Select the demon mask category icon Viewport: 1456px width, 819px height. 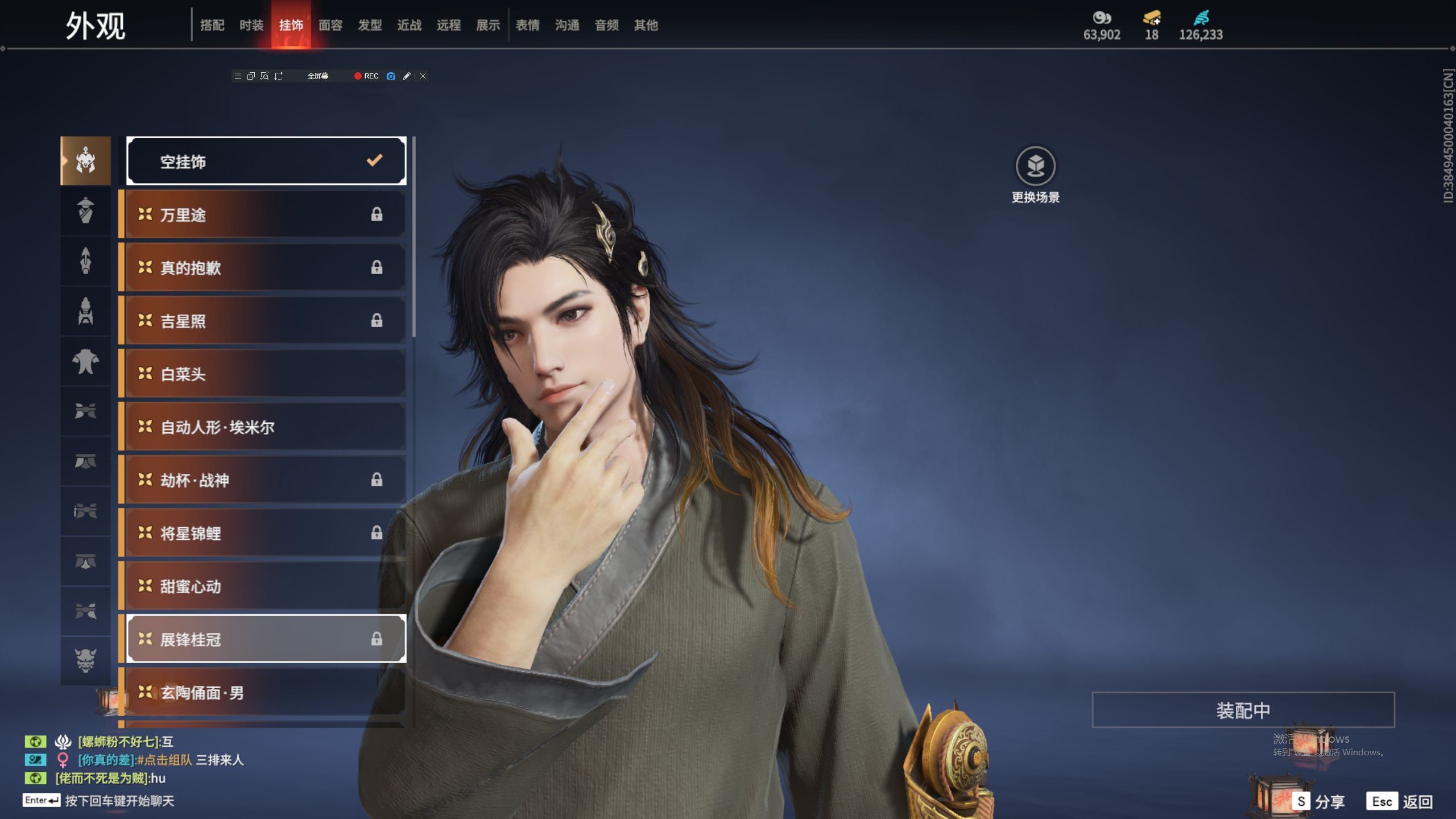[86, 660]
